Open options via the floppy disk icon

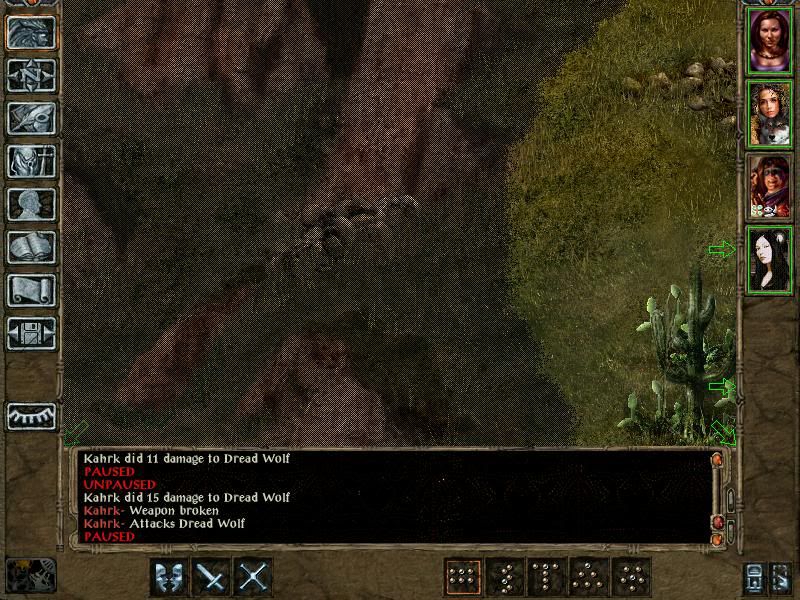(x=31, y=332)
